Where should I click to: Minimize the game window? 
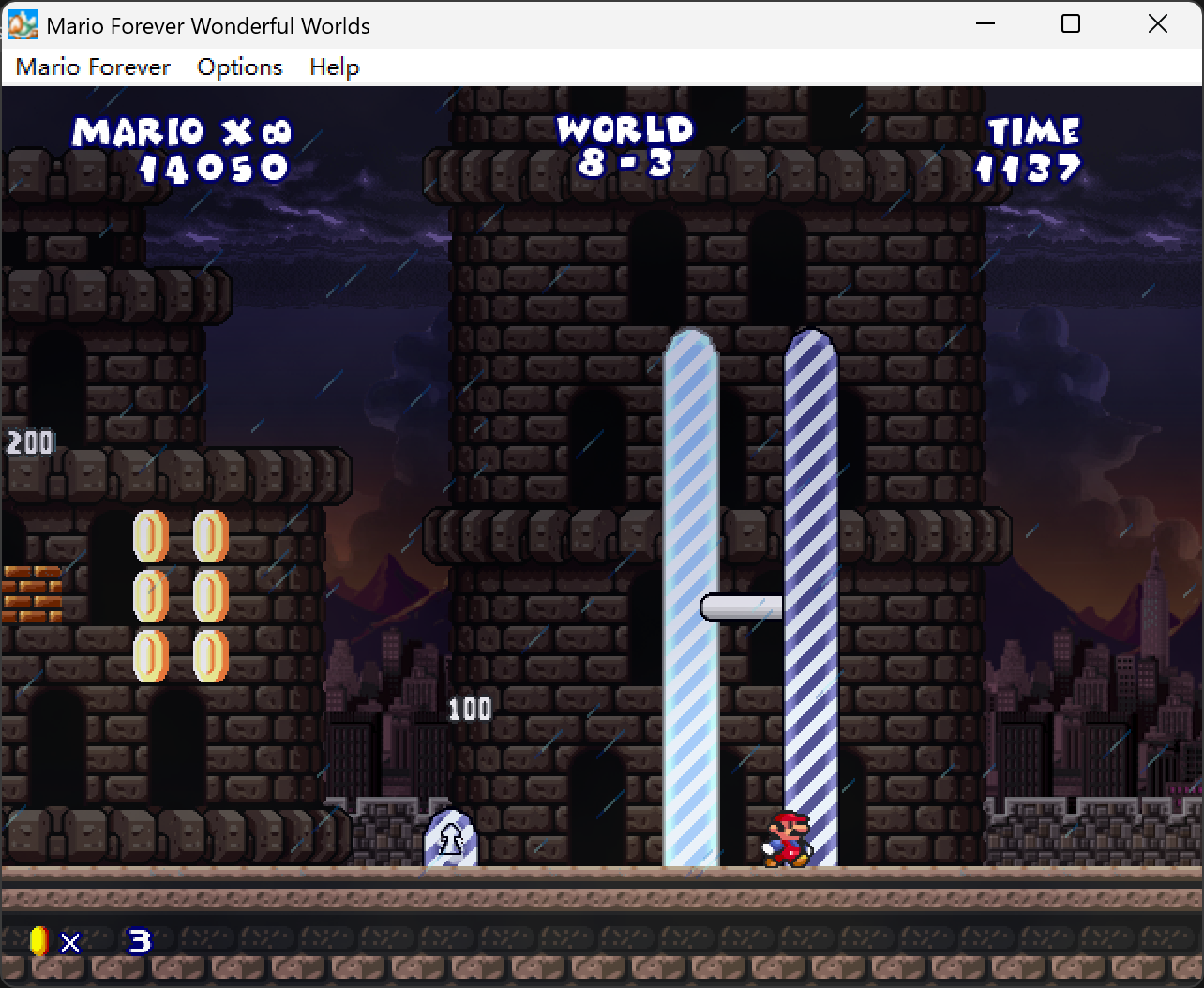click(x=985, y=24)
